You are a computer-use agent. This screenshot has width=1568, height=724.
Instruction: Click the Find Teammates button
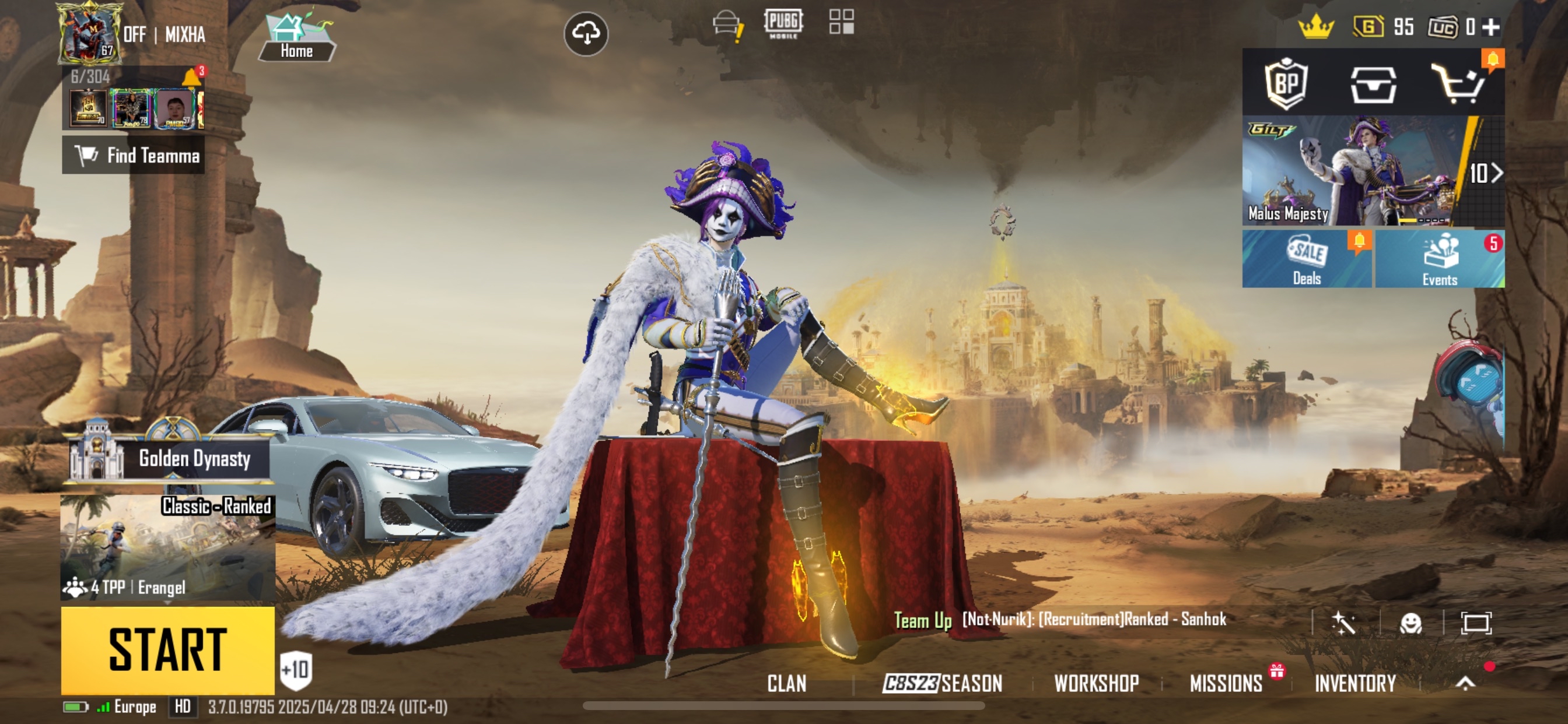coord(134,155)
